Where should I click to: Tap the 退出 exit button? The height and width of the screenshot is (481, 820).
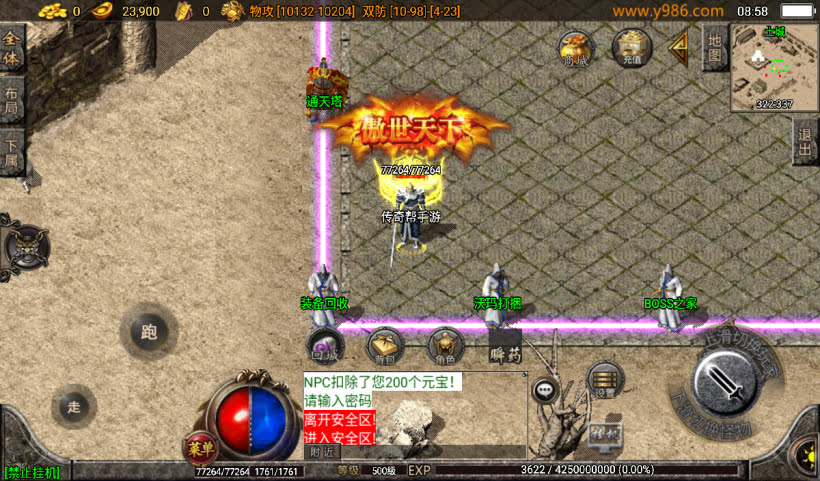click(805, 141)
